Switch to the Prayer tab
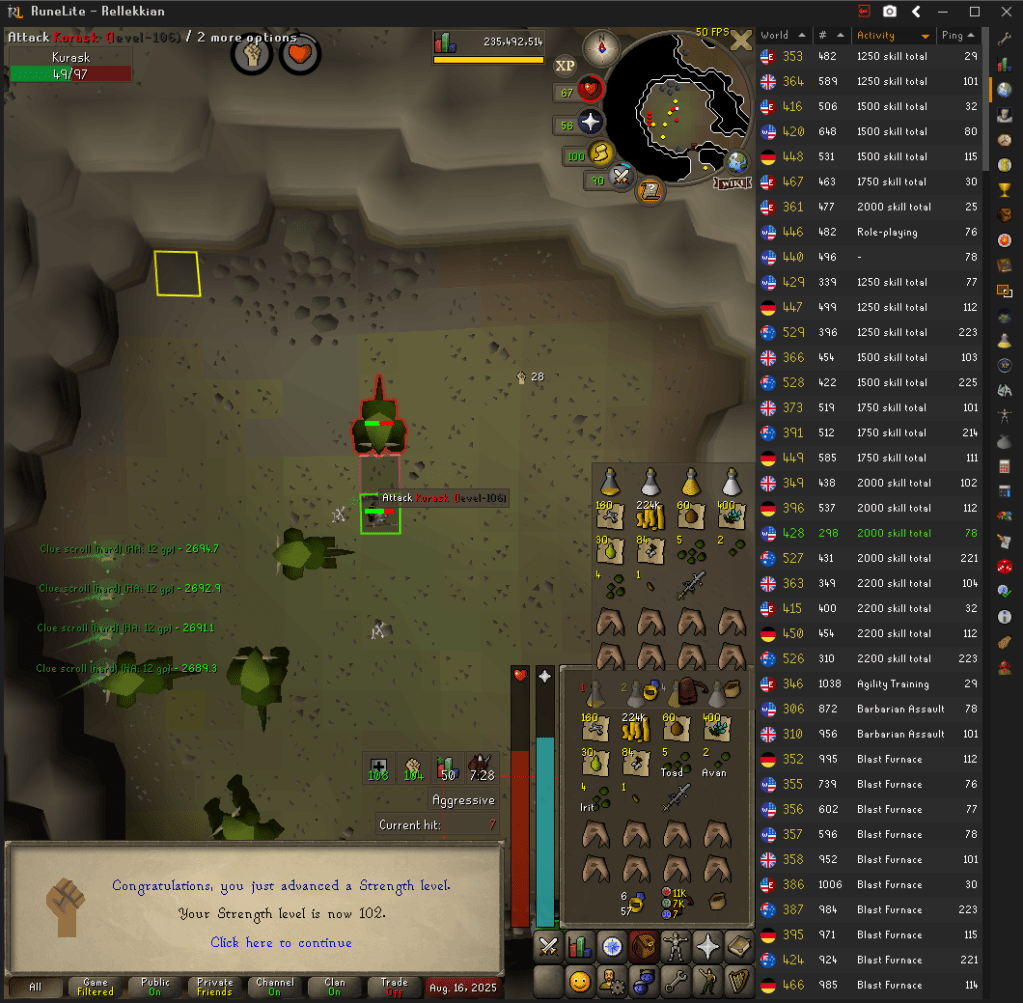The image size is (1023, 1003). (x=708, y=945)
